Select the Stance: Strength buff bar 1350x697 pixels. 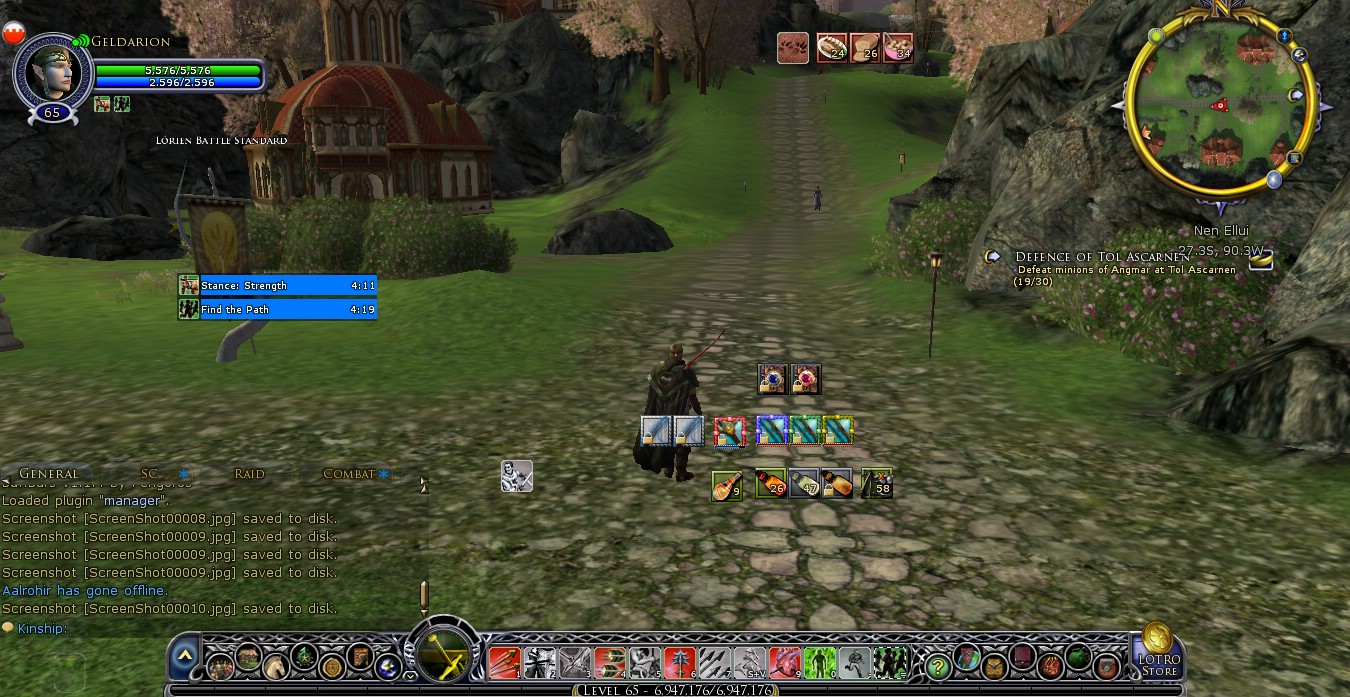[x=278, y=286]
